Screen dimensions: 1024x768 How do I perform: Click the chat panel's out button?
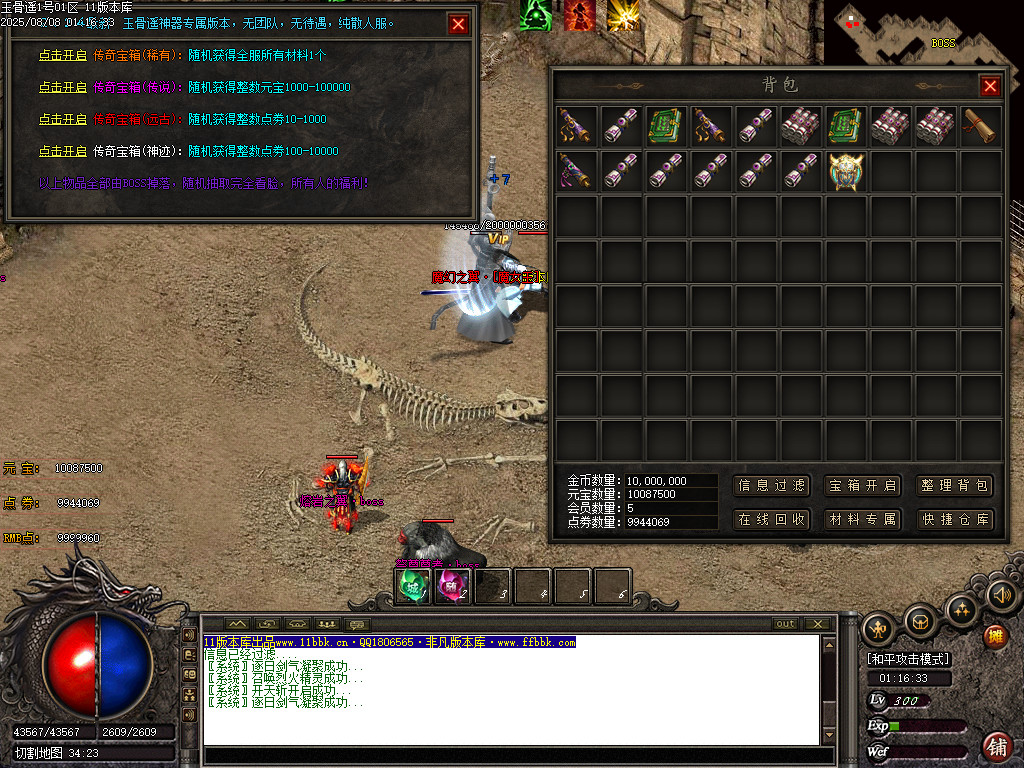point(786,624)
